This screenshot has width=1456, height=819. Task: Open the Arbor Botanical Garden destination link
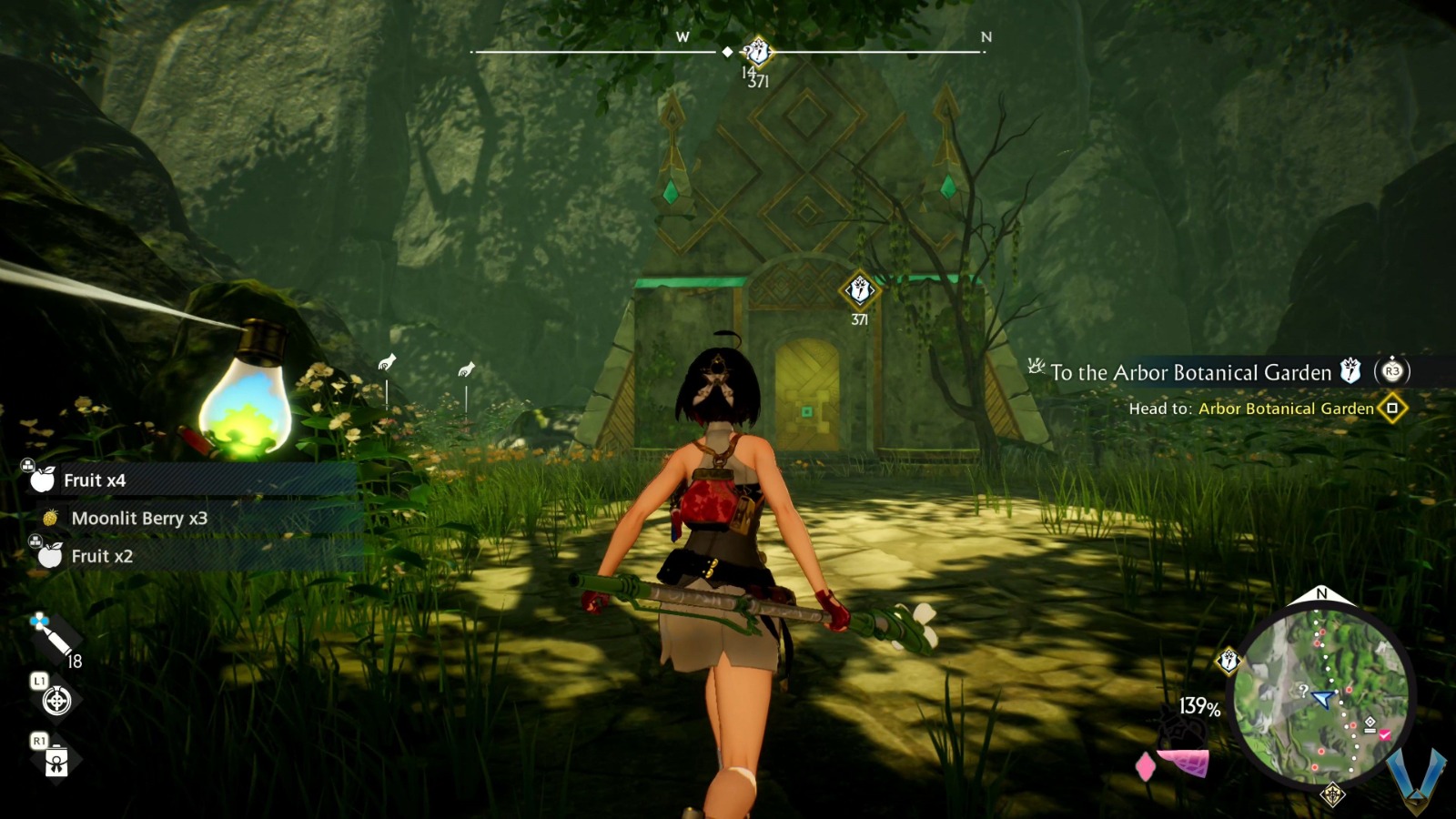tap(1285, 409)
